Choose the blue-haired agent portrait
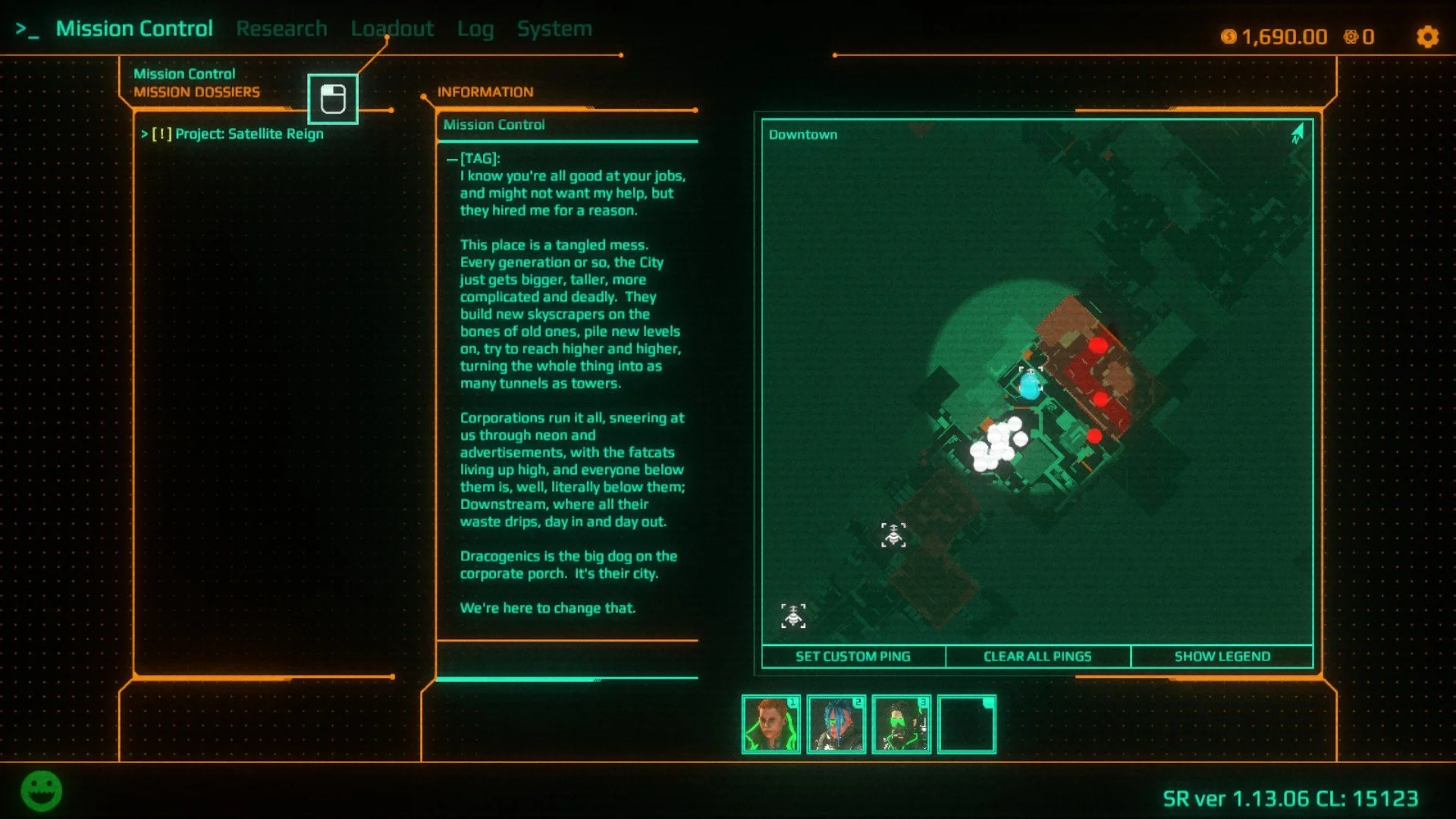 [836, 725]
